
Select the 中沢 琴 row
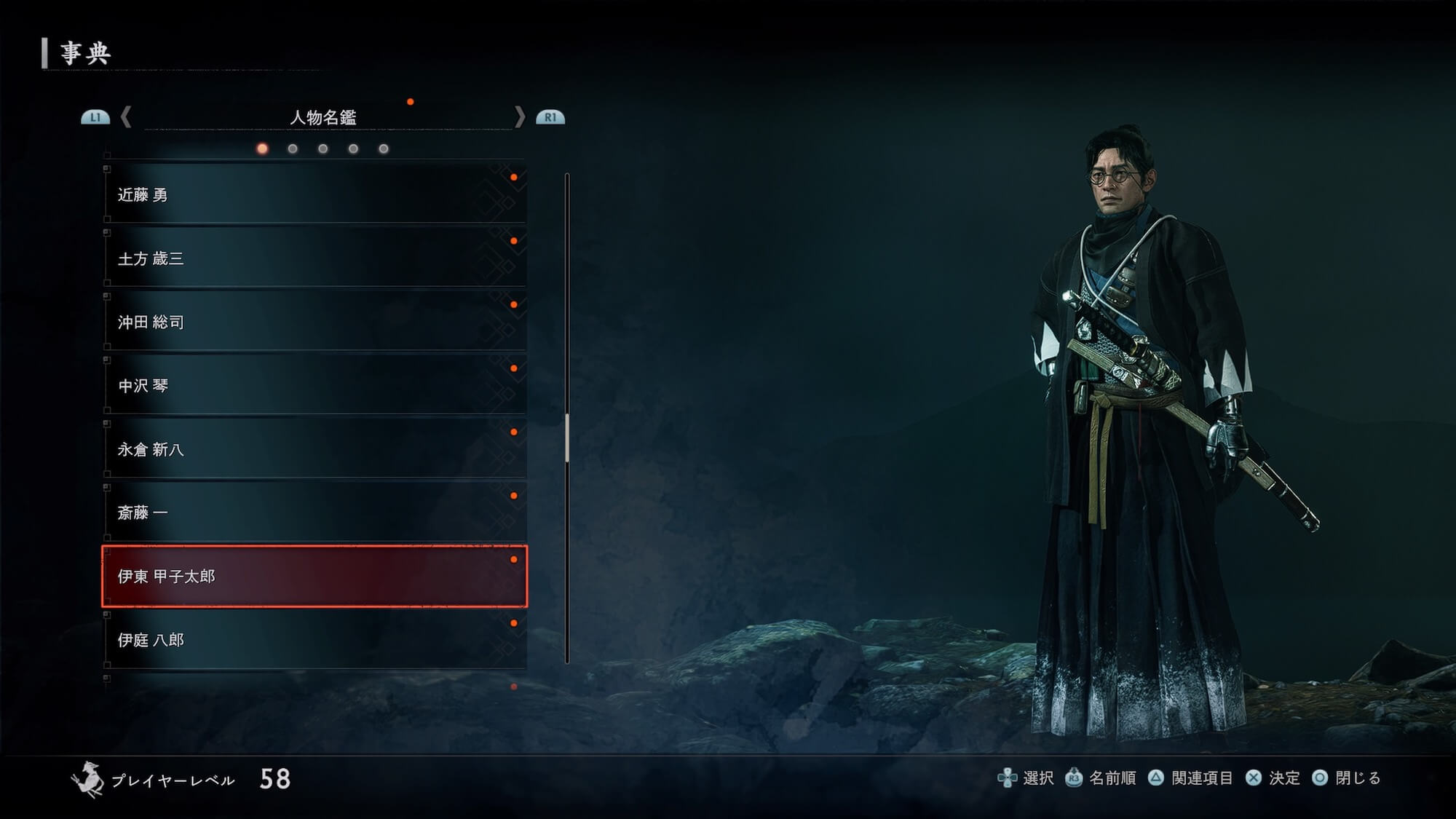[x=314, y=385]
